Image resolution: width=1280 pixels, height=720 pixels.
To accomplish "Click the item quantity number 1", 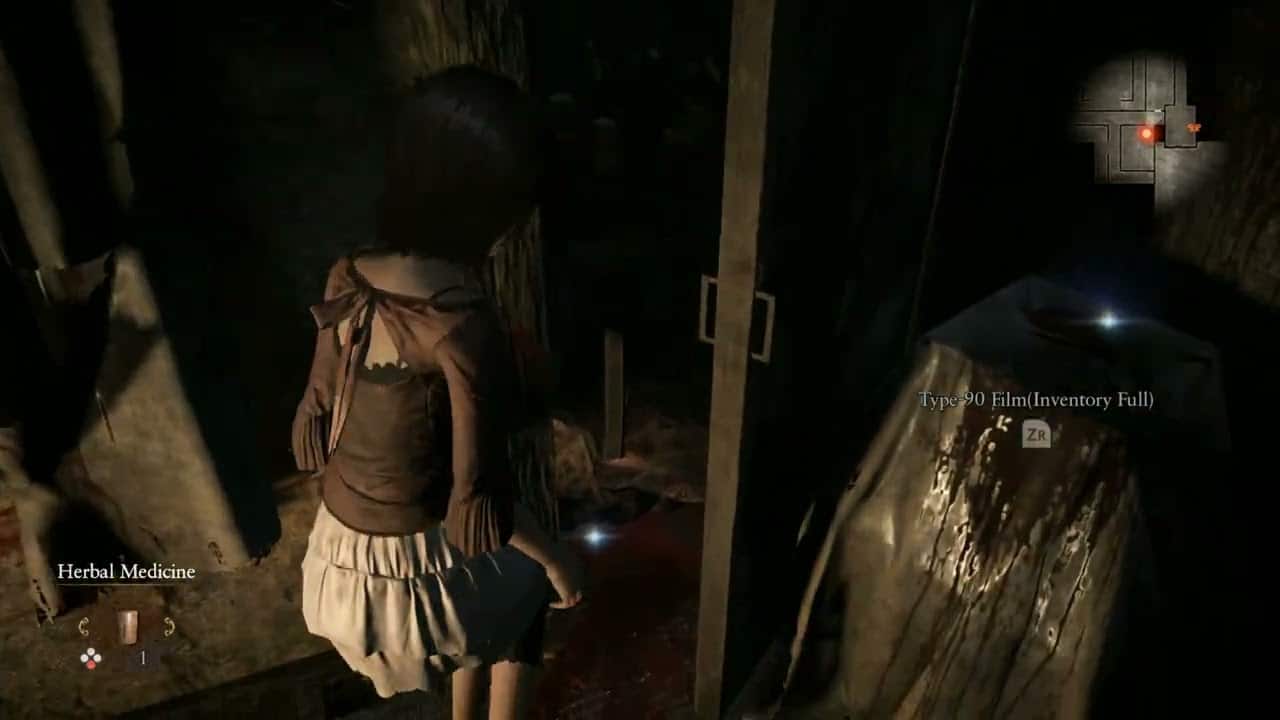I will click(x=141, y=658).
